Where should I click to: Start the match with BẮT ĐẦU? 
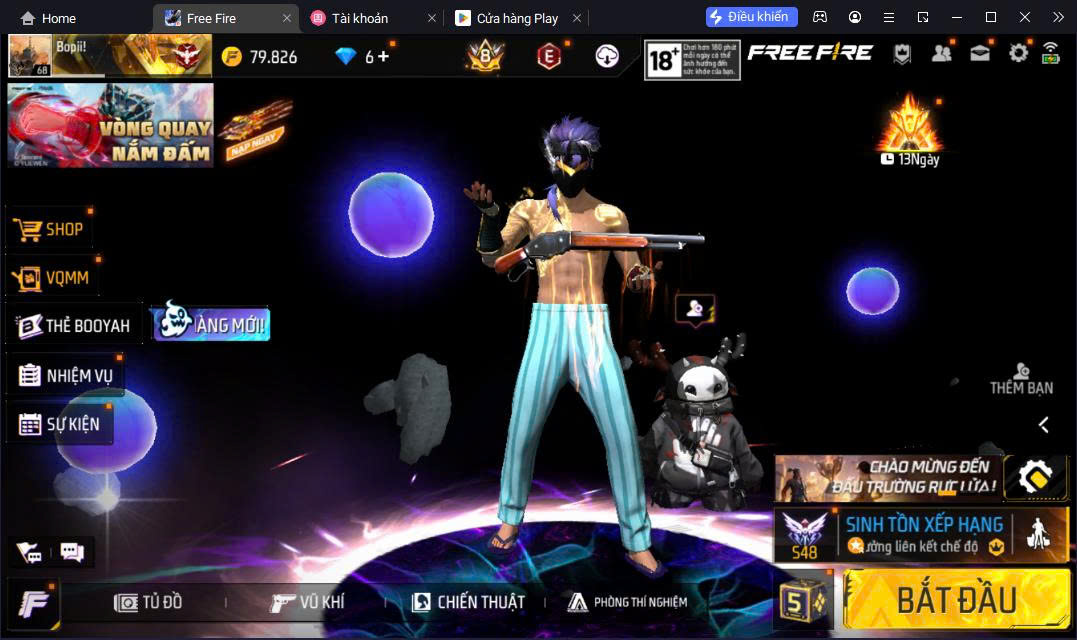coord(956,600)
